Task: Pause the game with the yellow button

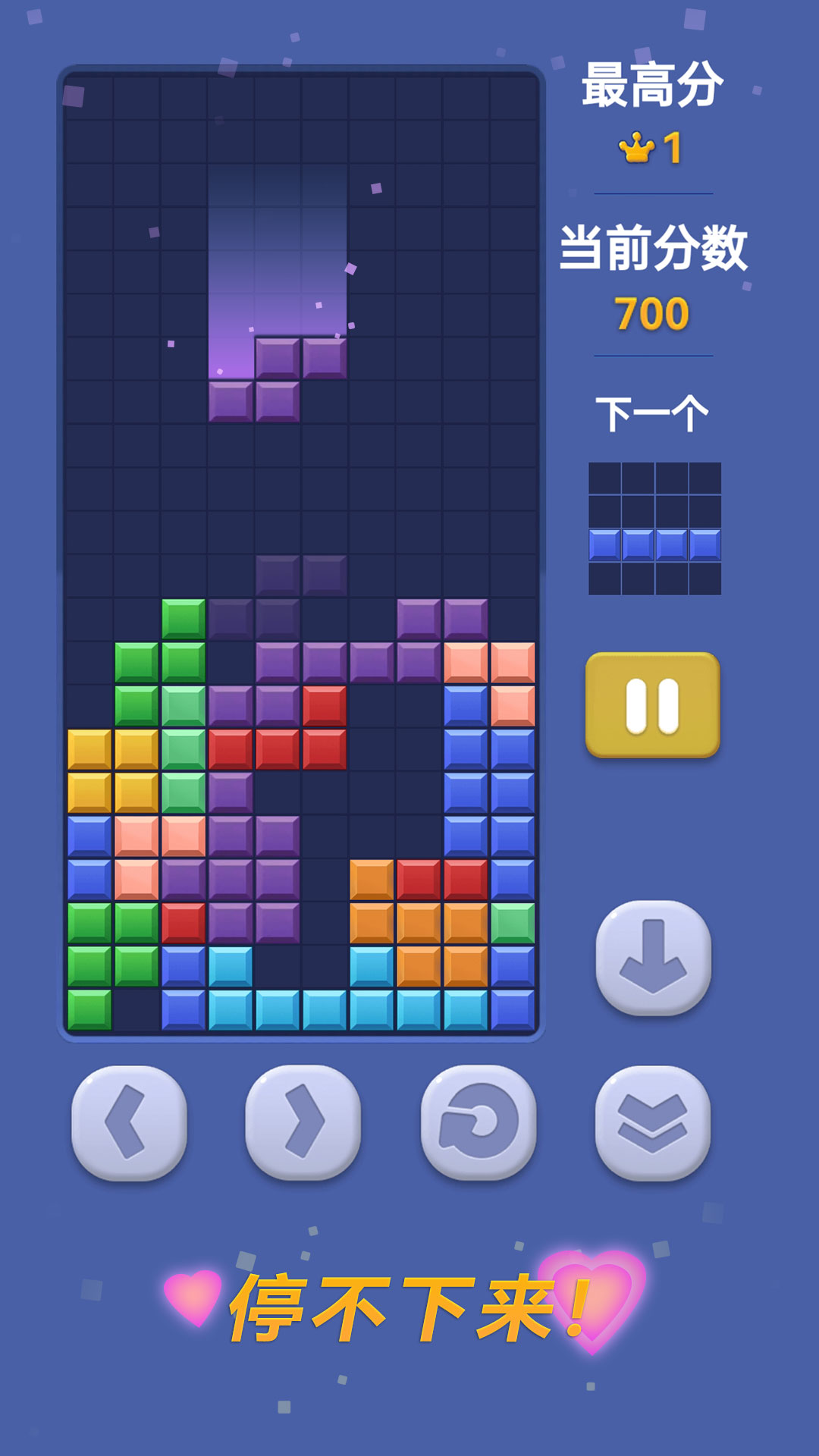Action: tap(652, 704)
